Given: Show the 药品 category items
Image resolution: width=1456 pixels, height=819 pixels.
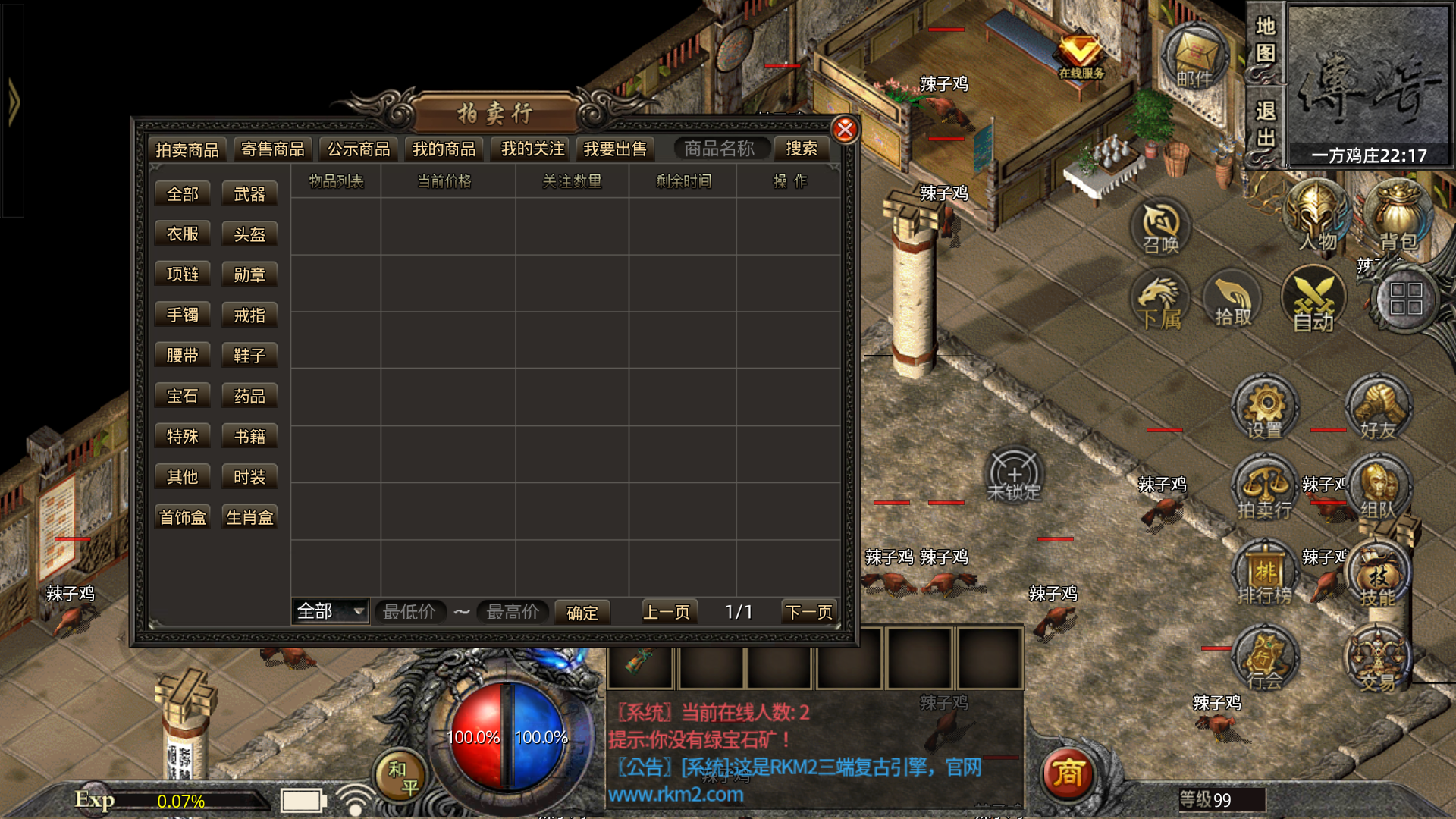Looking at the screenshot, I should 249,396.
